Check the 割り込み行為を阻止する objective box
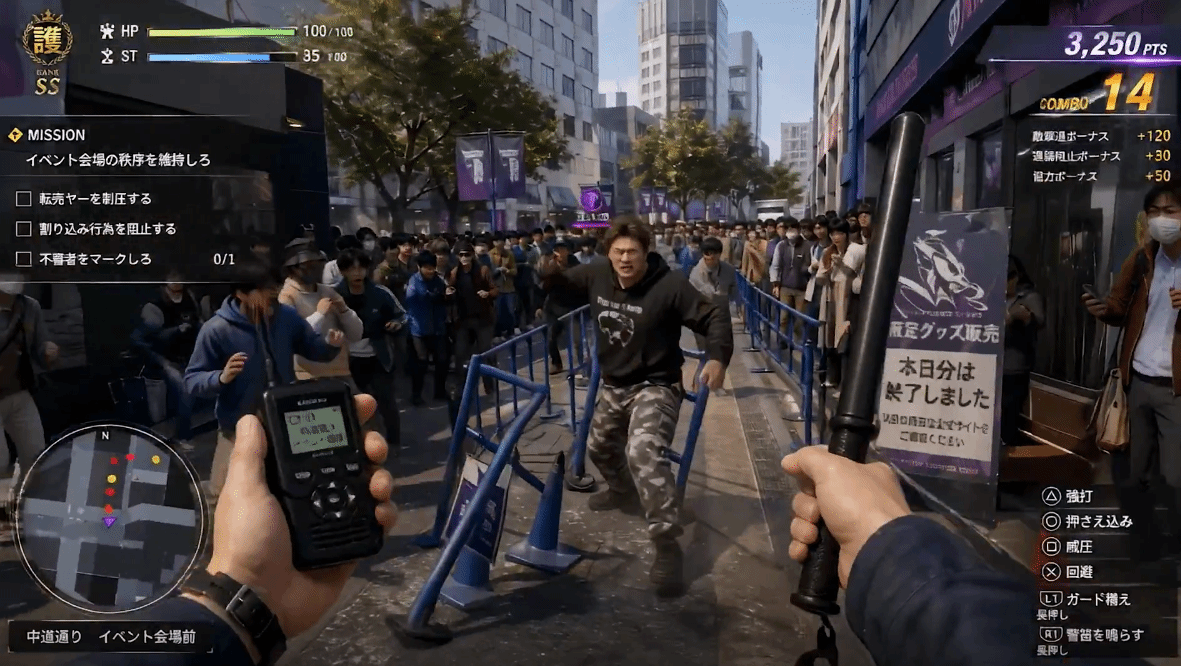This screenshot has height=666, width=1181. 24,229
